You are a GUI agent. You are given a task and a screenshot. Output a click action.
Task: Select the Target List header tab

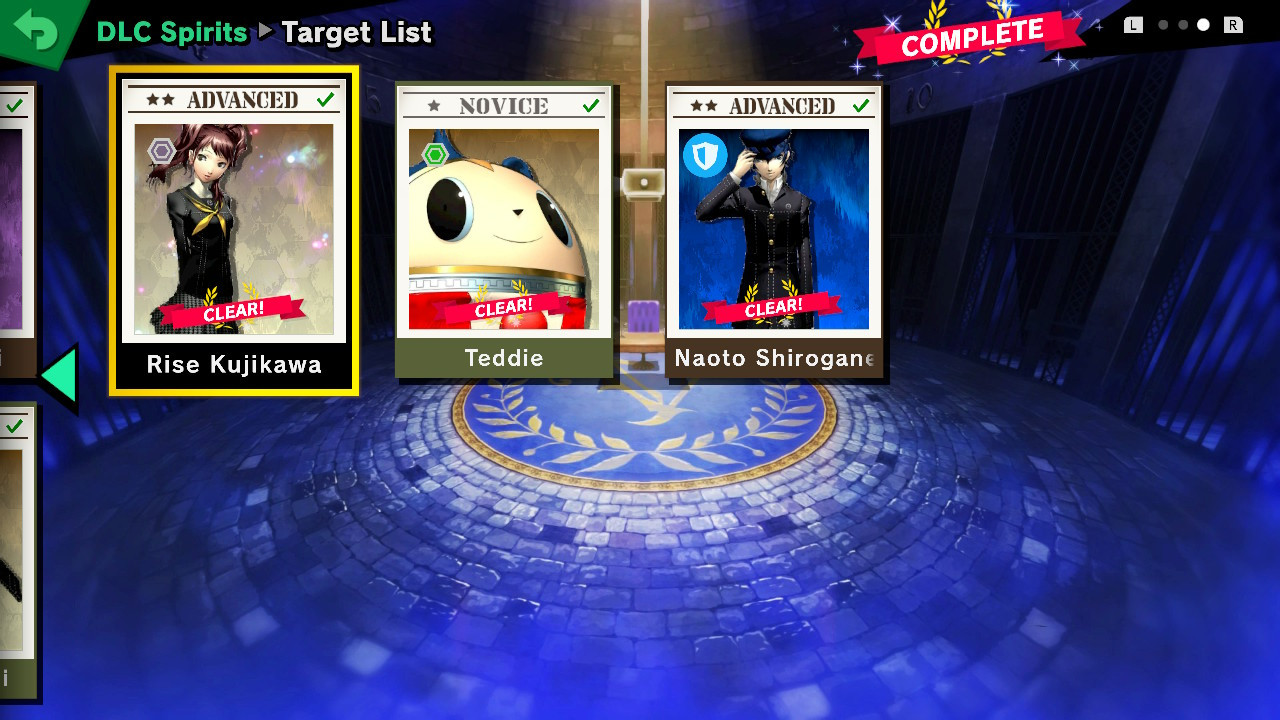(357, 32)
